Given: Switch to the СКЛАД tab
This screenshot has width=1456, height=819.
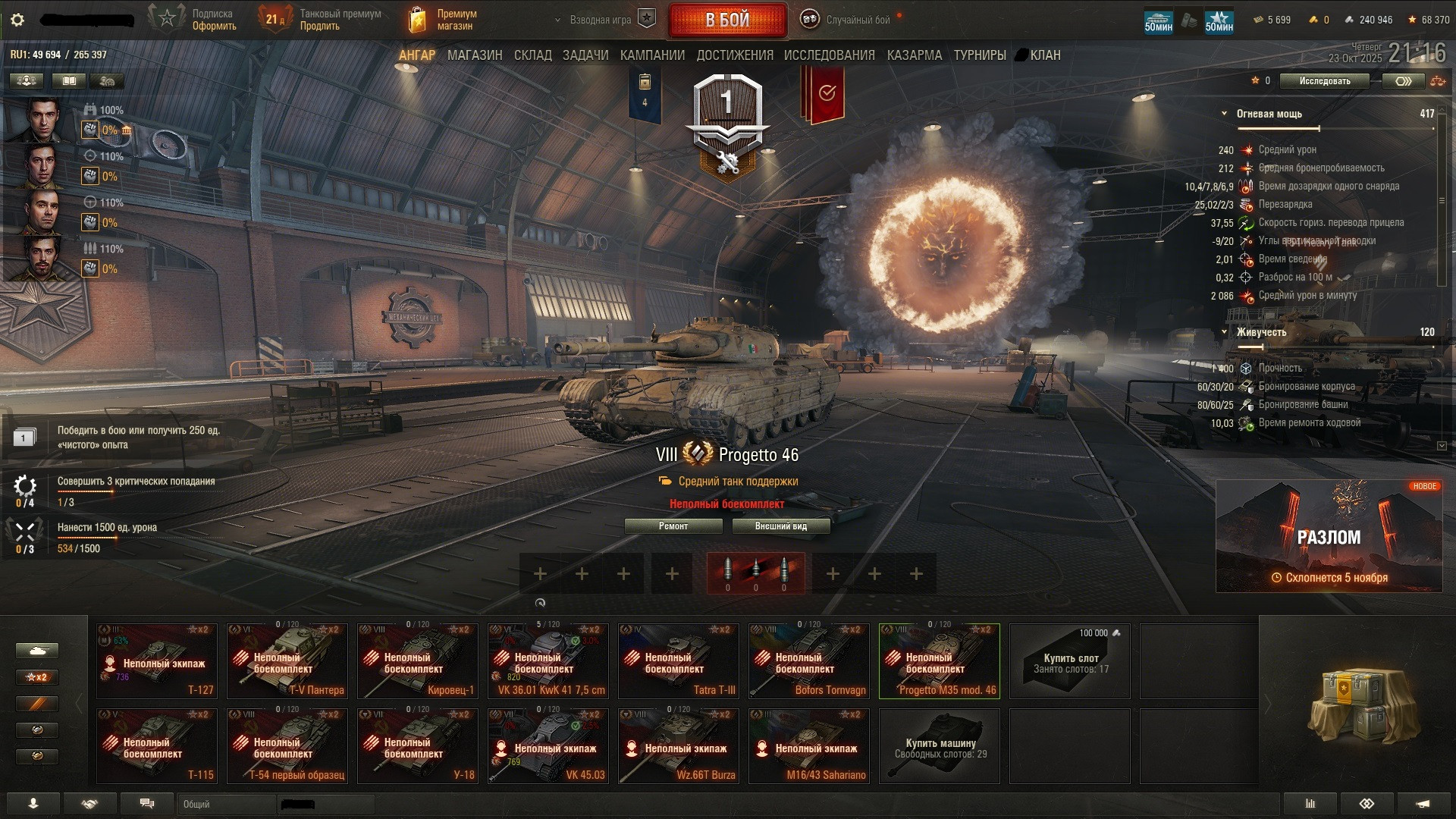Looking at the screenshot, I should point(532,55).
